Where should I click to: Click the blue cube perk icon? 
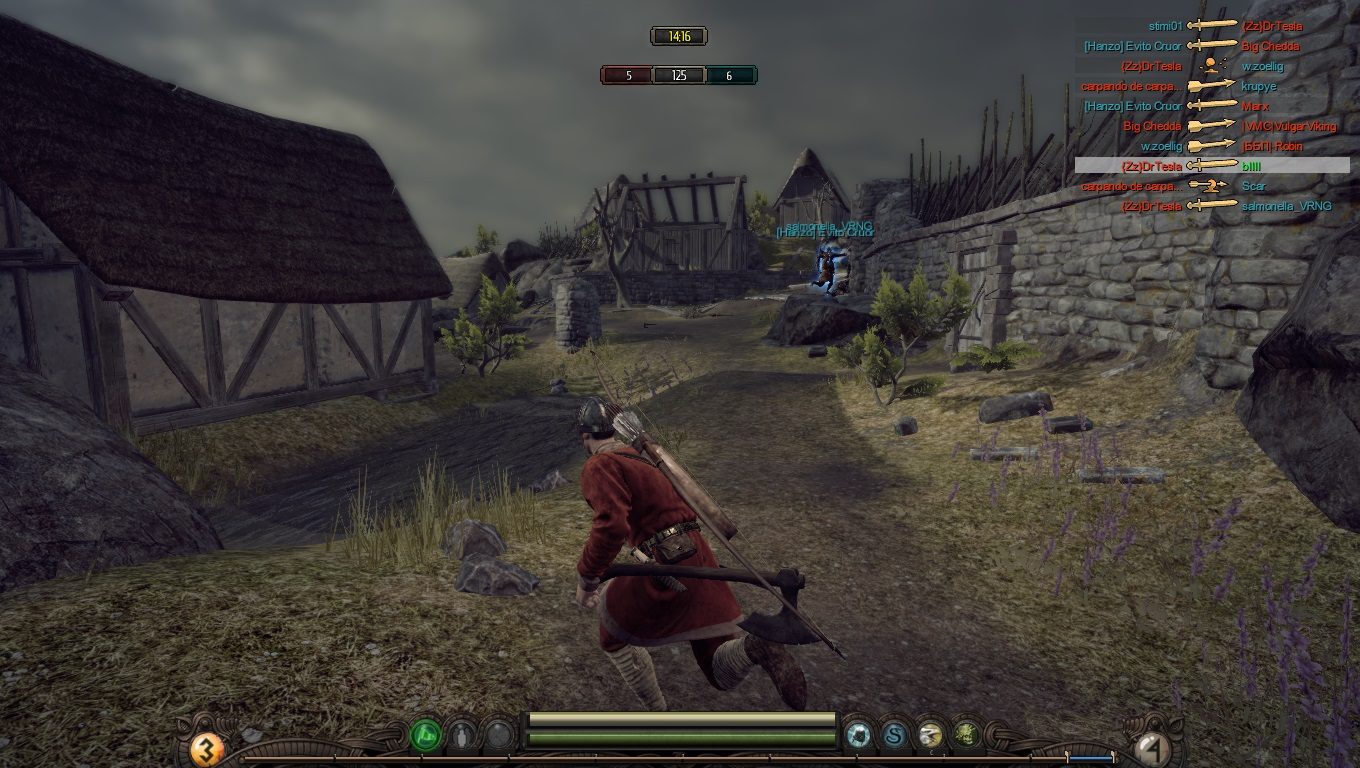pyautogui.click(x=858, y=736)
